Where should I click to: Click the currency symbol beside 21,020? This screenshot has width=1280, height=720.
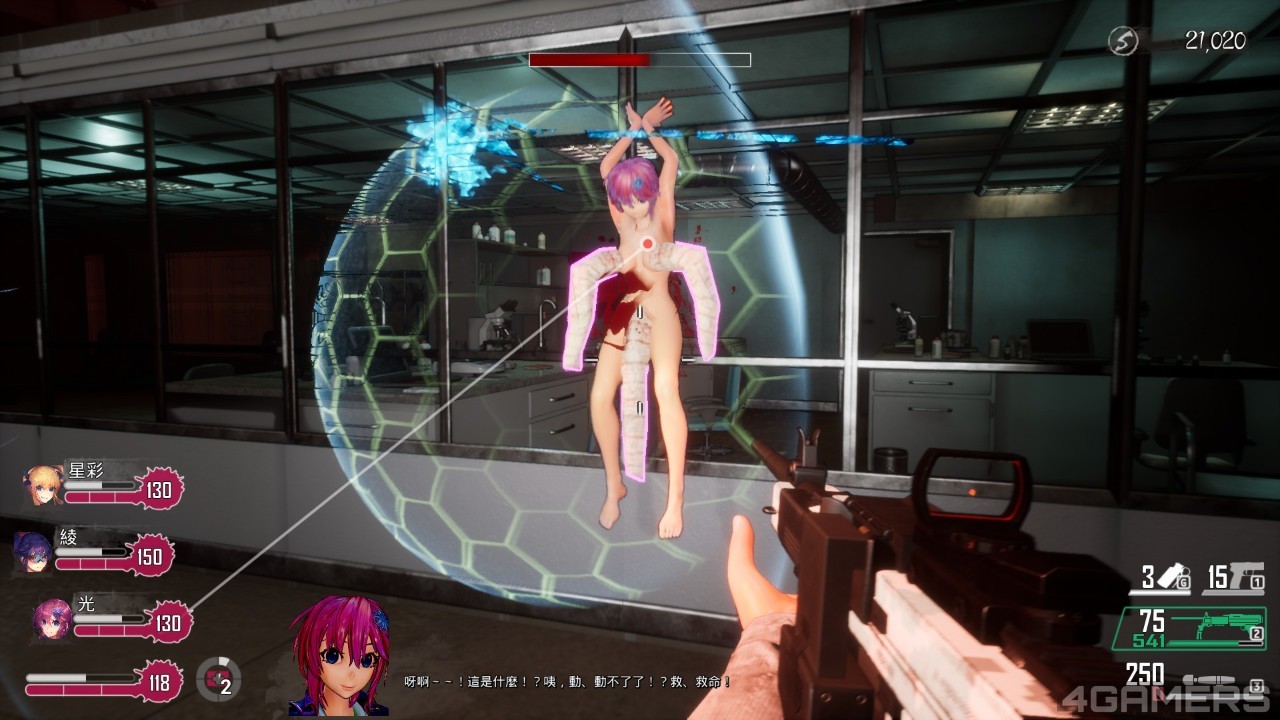pyautogui.click(x=1124, y=41)
